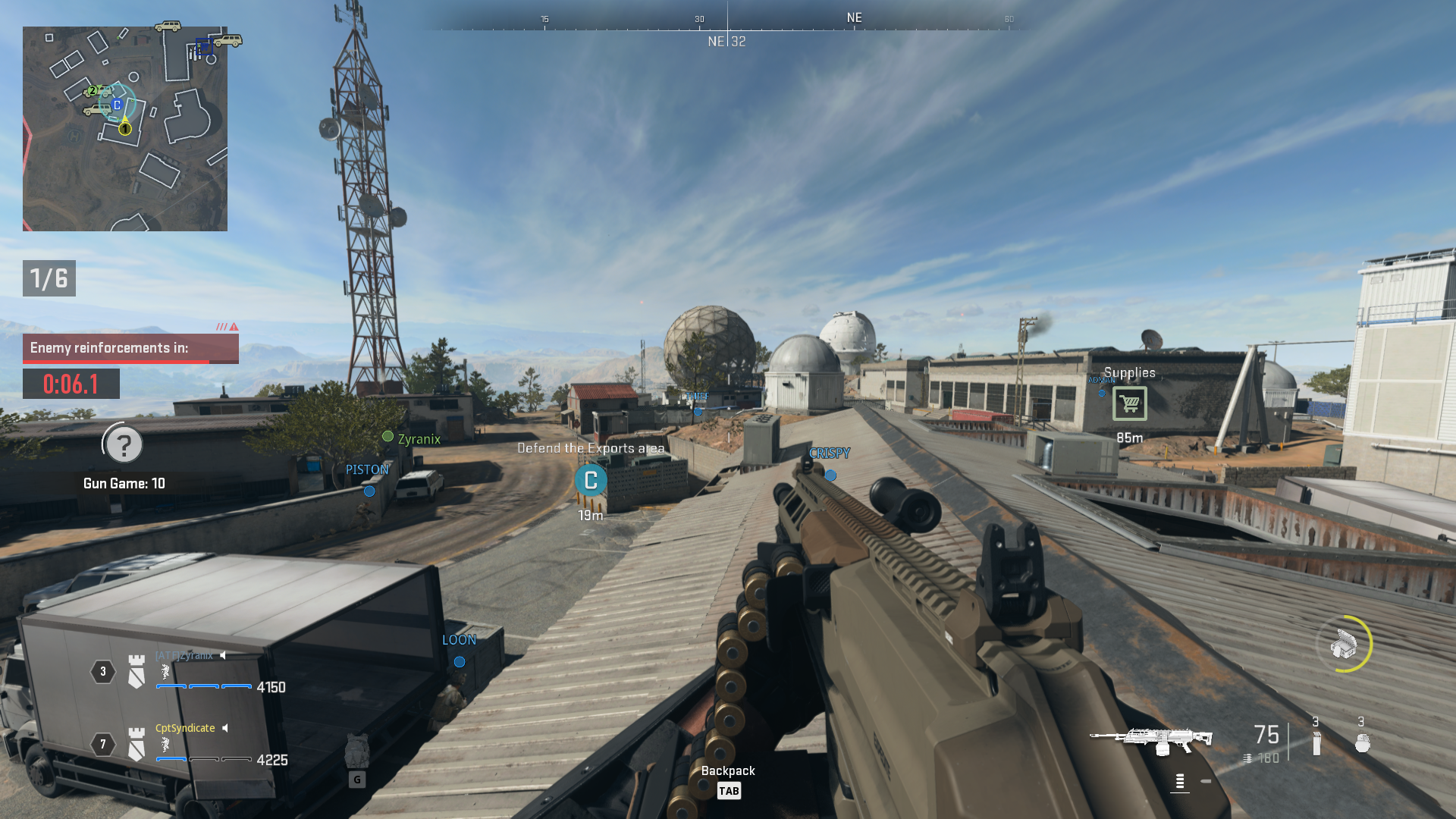Expand the 1/6 objective counter panel
This screenshot has height=819, width=1456.
[x=49, y=278]
